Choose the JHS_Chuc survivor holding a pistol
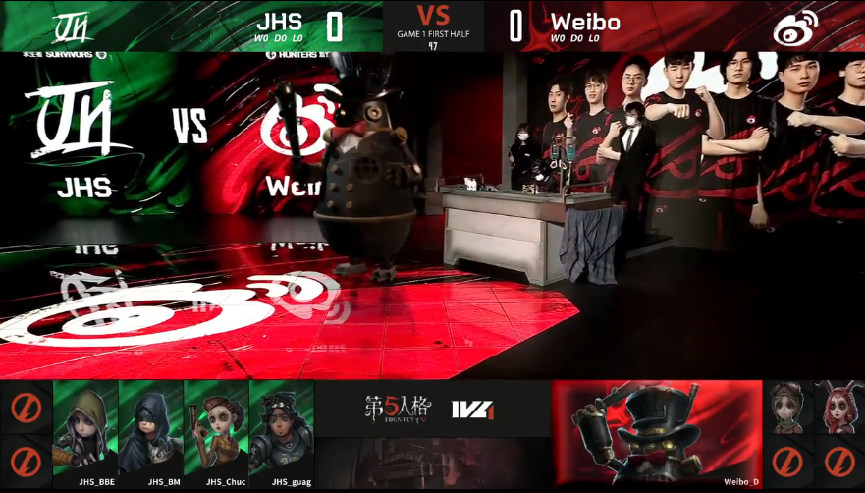865x493 pixels. coord(216,428)
